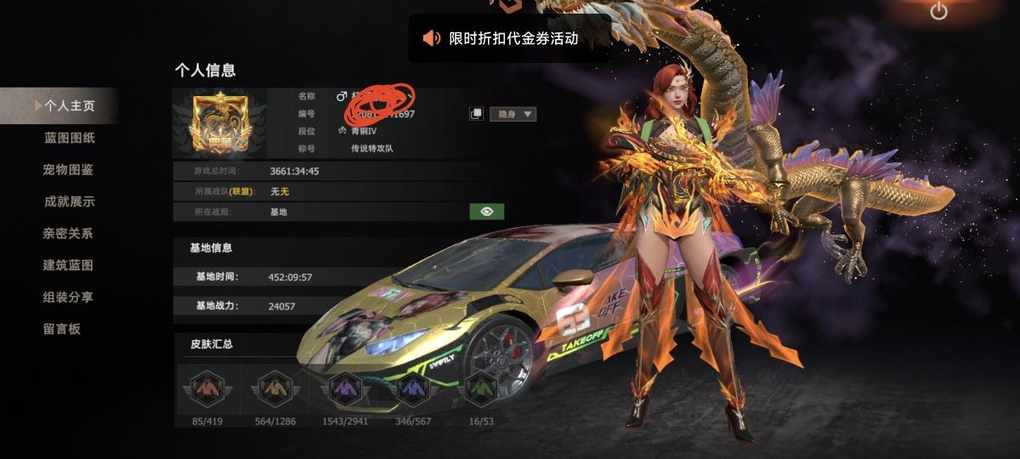Open the 隐身 visibility dropdown
The height and width of the screenshot is (459, 1020).
tap(516, 114)
